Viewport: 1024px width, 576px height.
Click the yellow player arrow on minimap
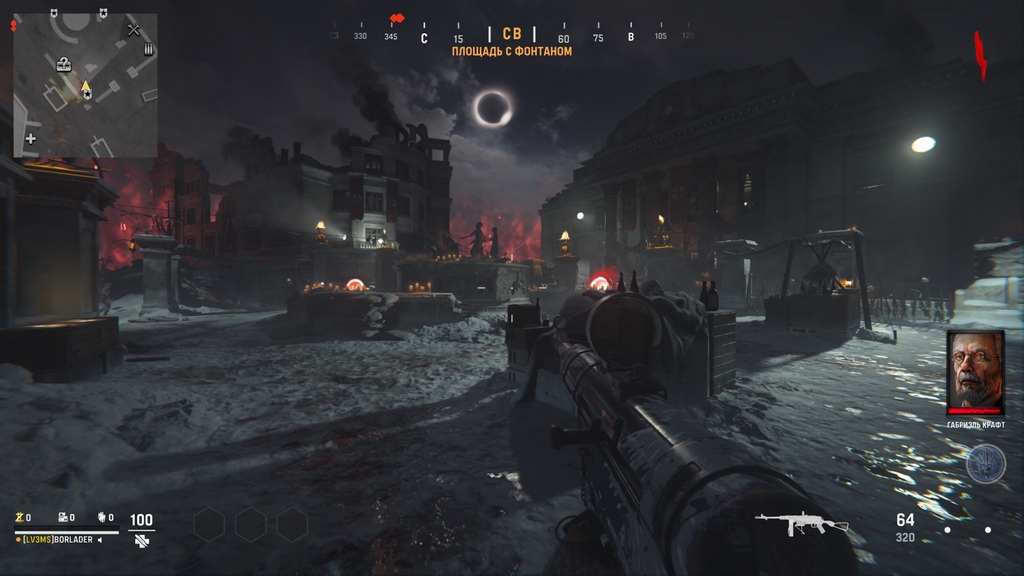pos(85,88)
